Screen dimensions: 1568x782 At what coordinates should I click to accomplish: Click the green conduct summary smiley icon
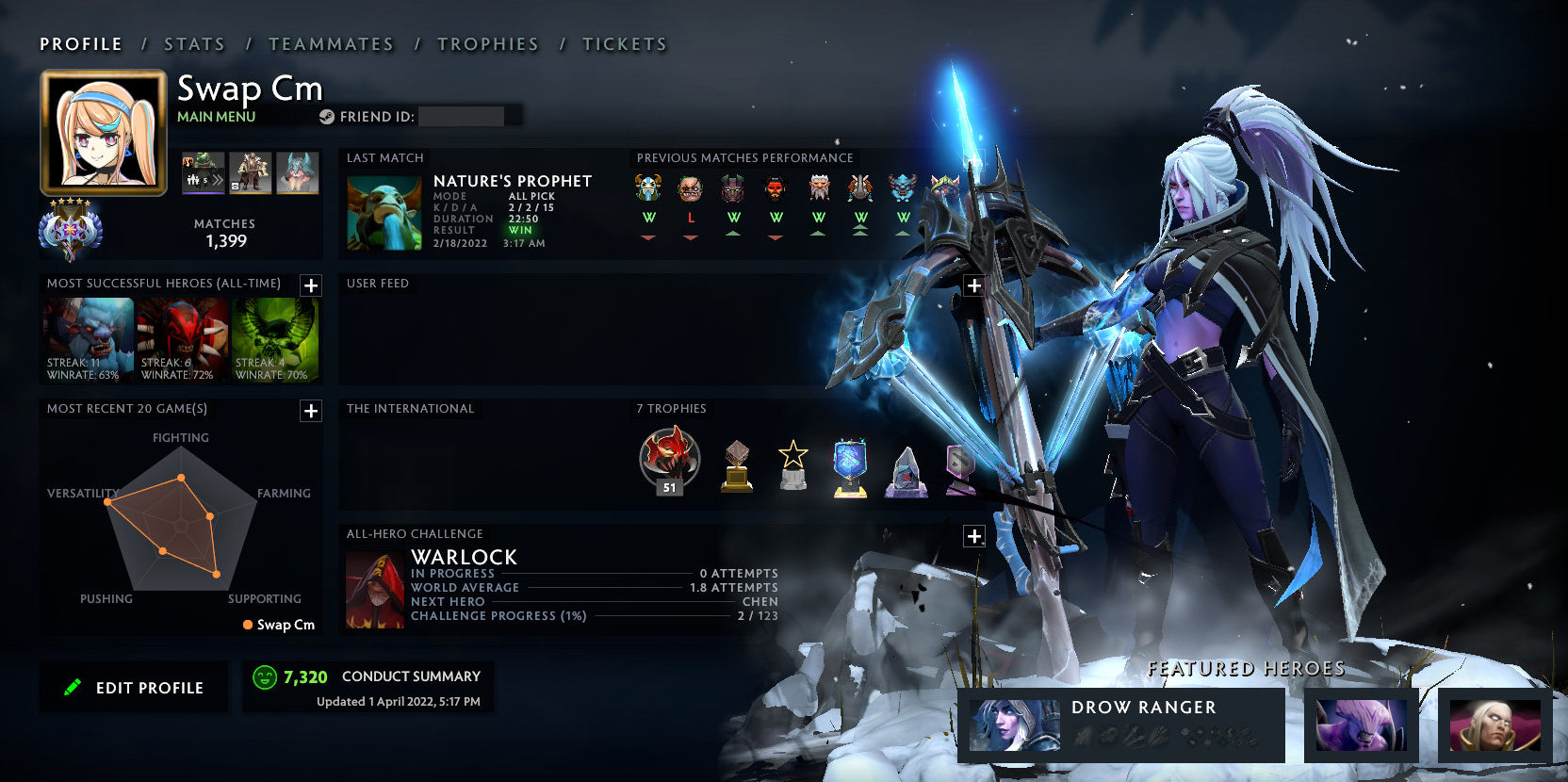coord(265,676)
